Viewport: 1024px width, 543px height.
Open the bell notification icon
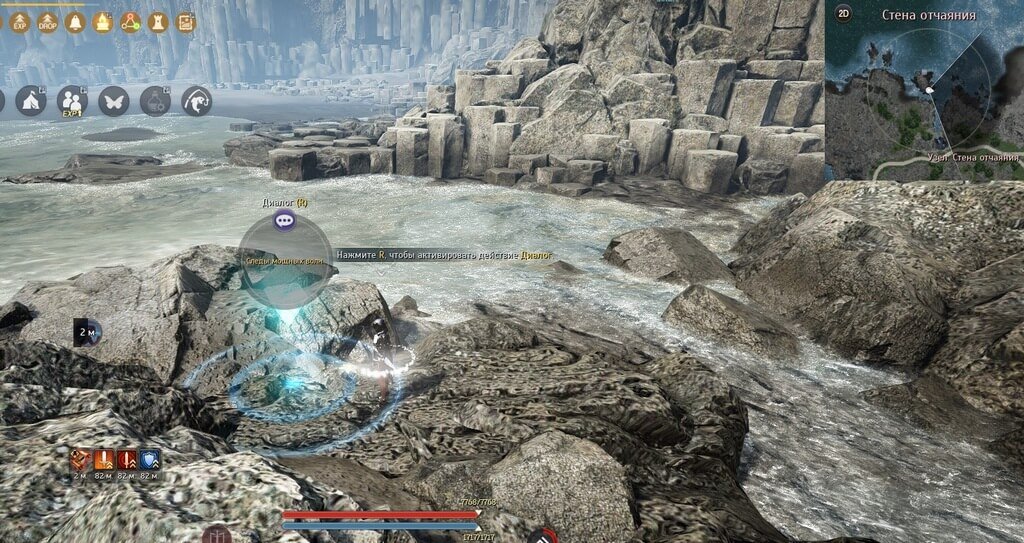click(75, 22)
